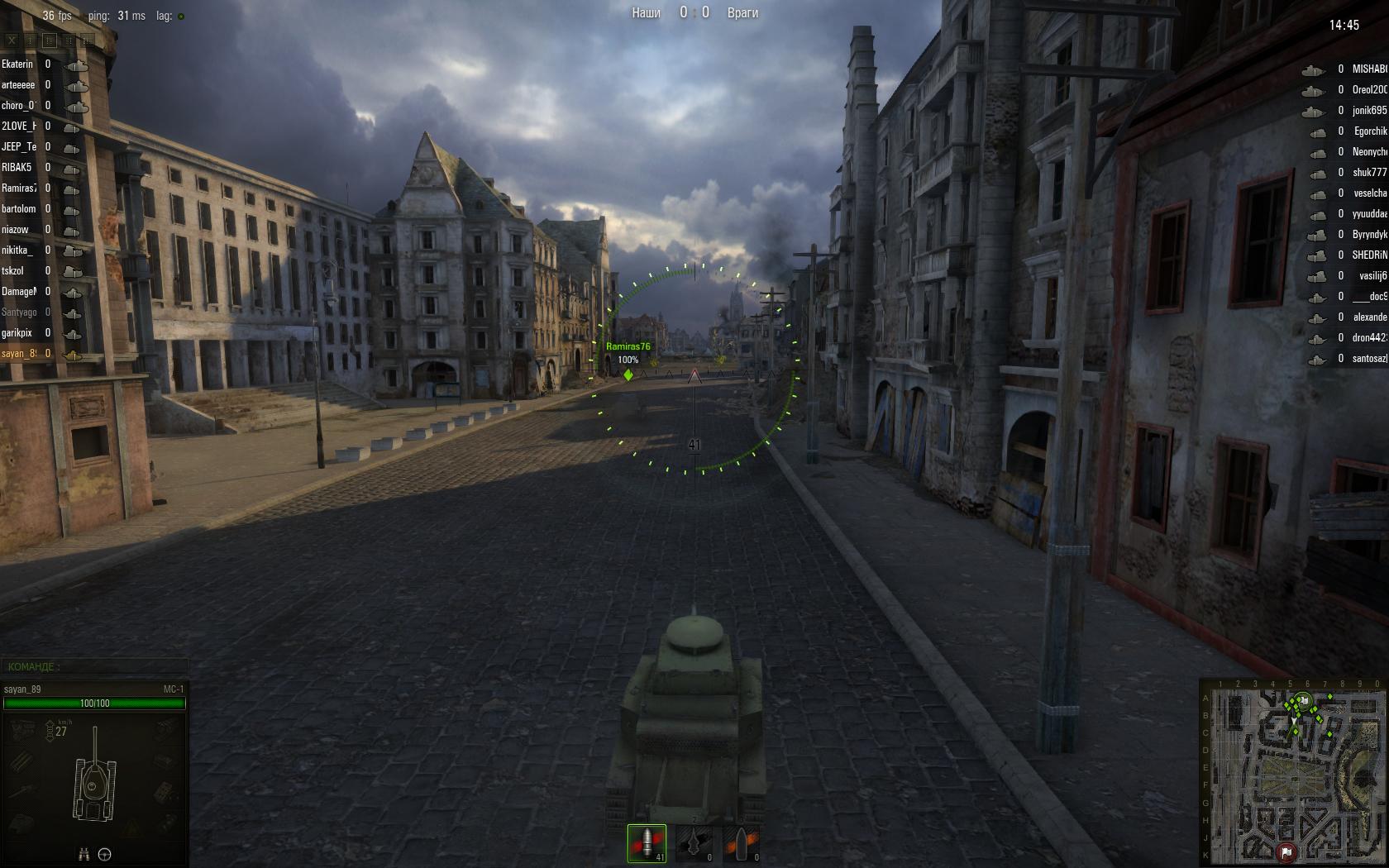Click the X button above the team list
This screenshot has width=1389, height=868.
(12, 40)
